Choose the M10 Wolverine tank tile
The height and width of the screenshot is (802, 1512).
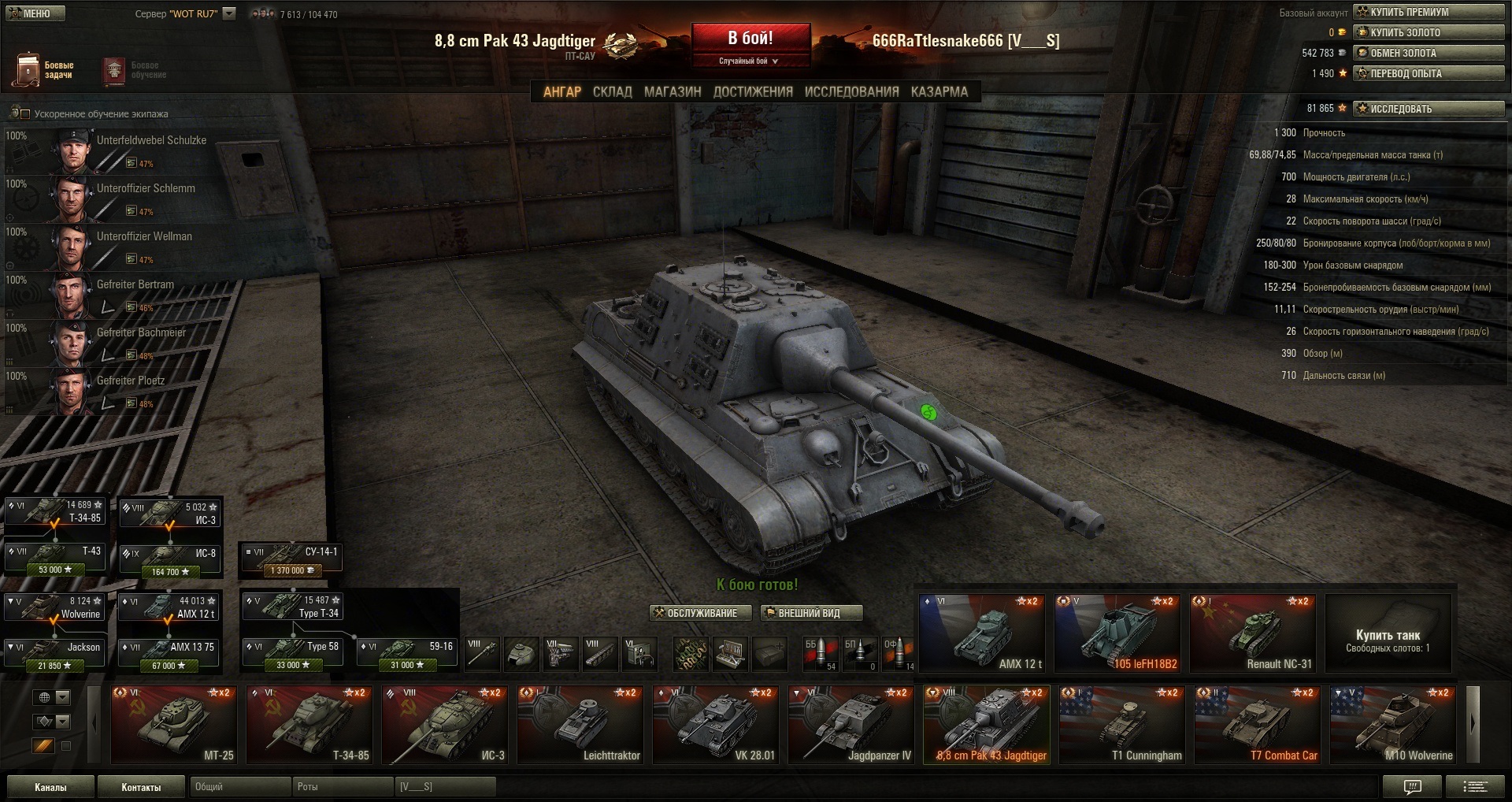click(x=1393, y=725)
